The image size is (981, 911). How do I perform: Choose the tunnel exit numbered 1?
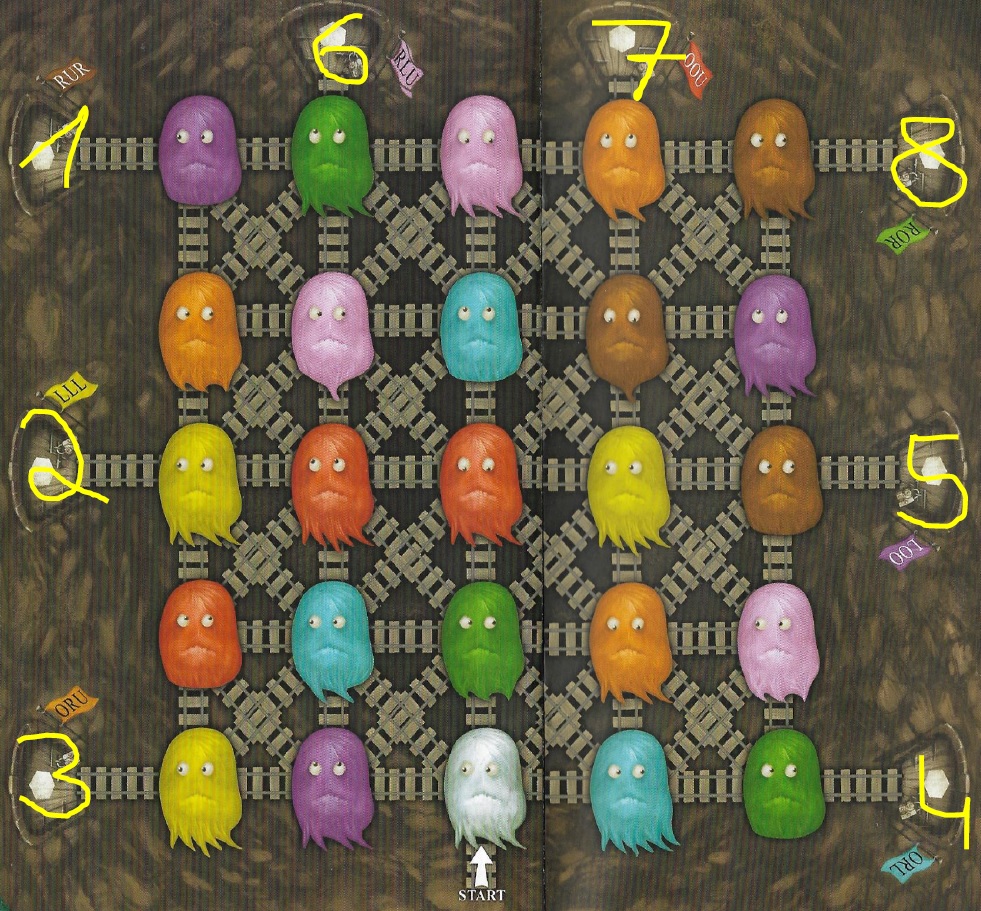pyautogui.click(x=42, y=151)
